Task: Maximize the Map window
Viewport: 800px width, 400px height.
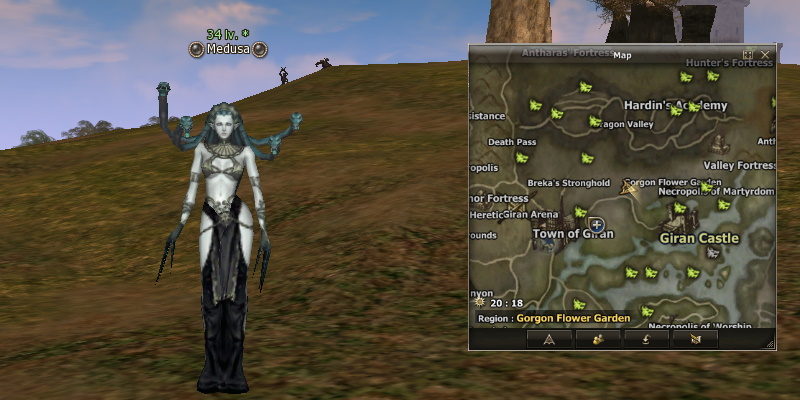Action: tap(749, 55)
